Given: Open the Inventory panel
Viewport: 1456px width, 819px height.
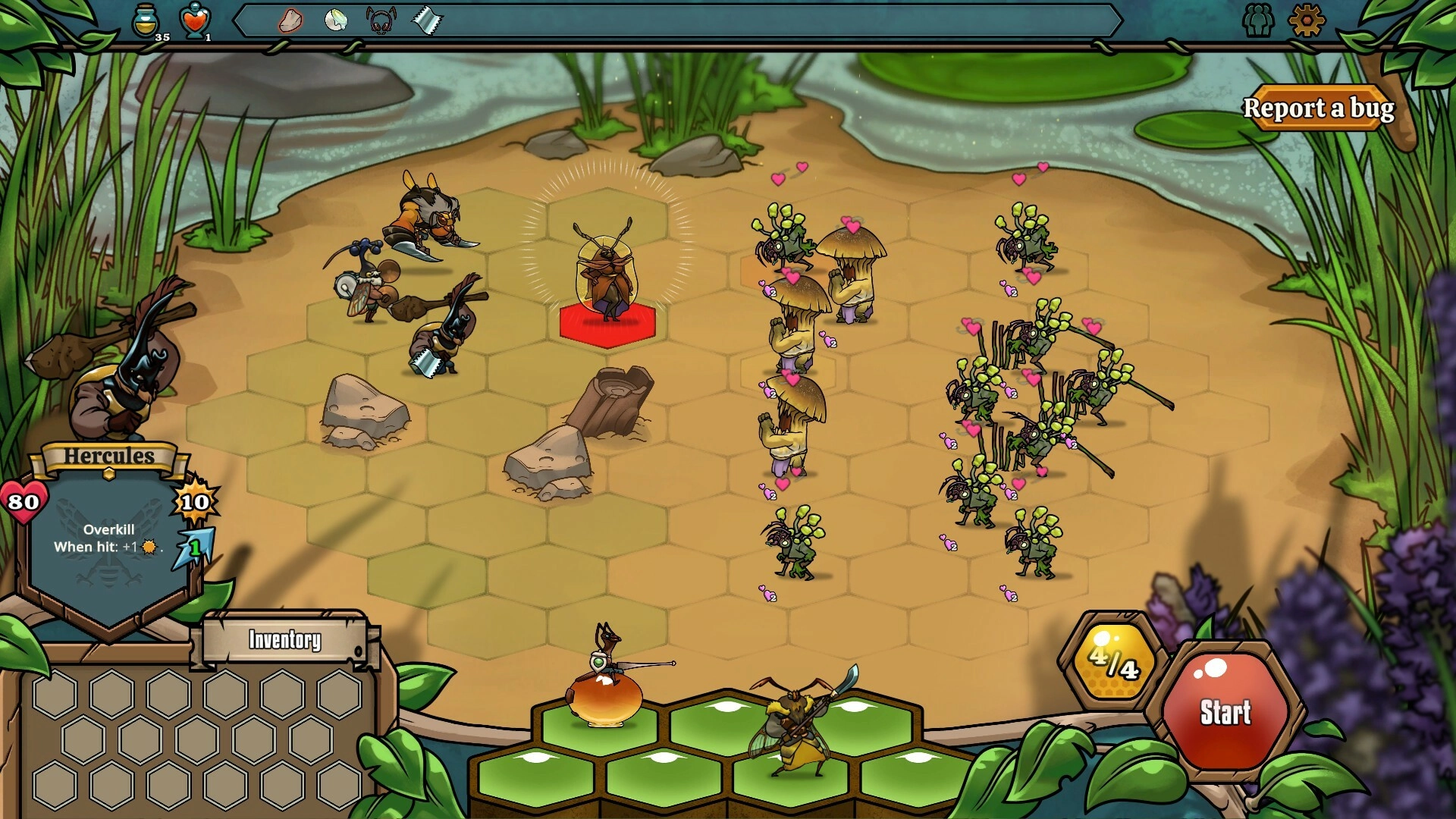Looking at the screenshot, I should click(x=285, y=640).
